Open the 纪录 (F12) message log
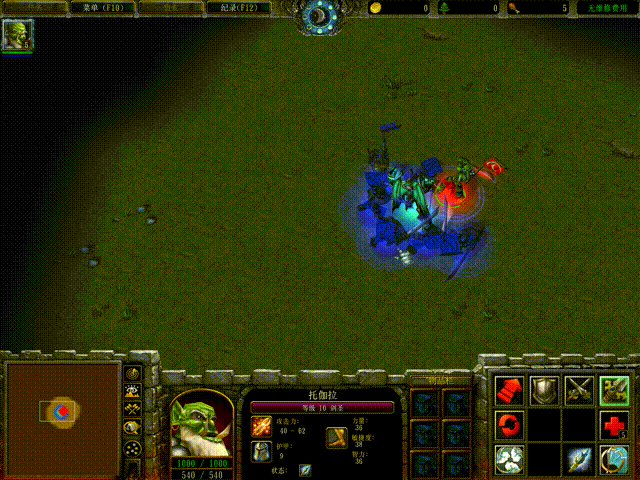 238,8
